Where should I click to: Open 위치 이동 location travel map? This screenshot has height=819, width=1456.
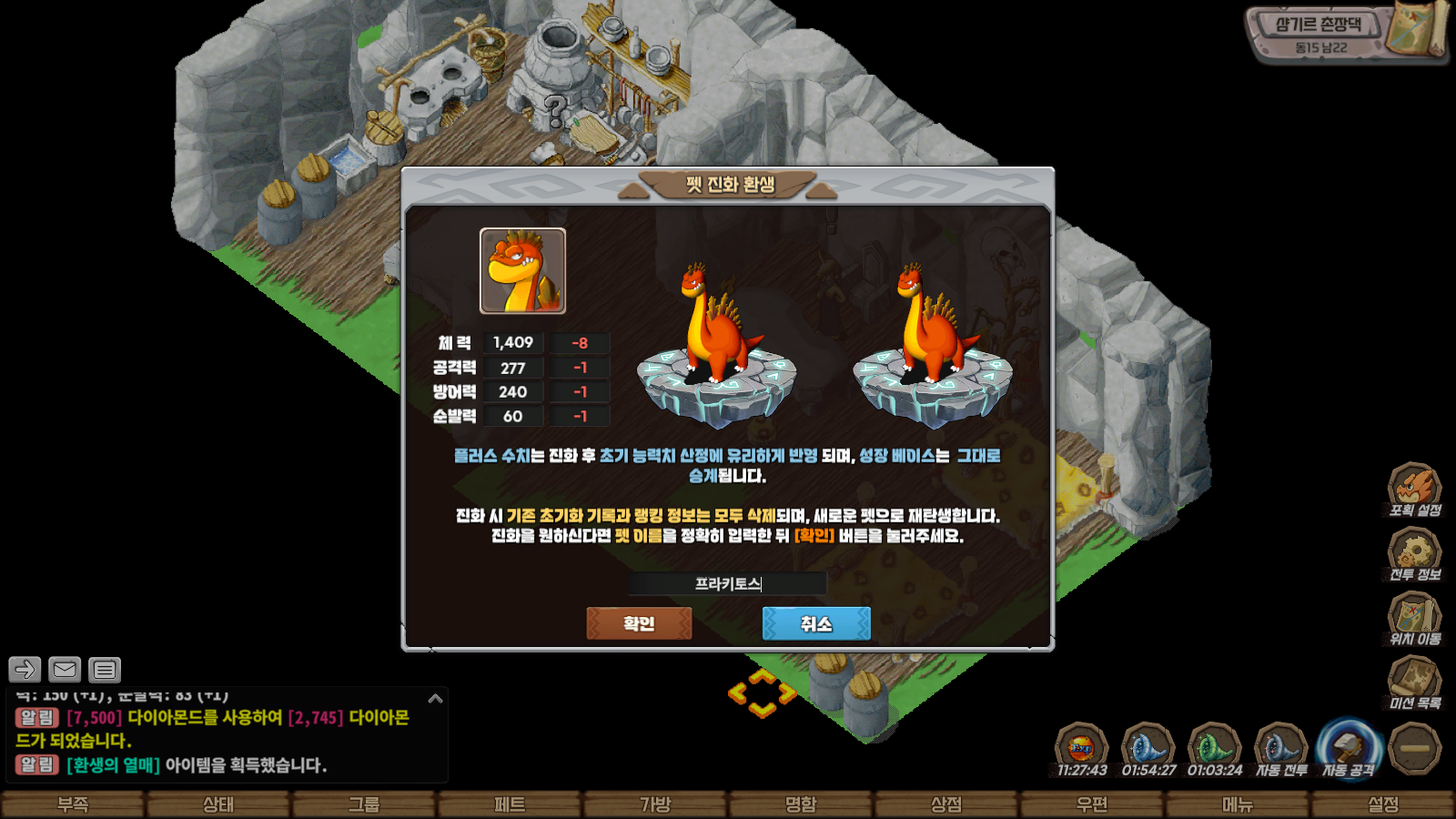click(x=1414, y=618)
